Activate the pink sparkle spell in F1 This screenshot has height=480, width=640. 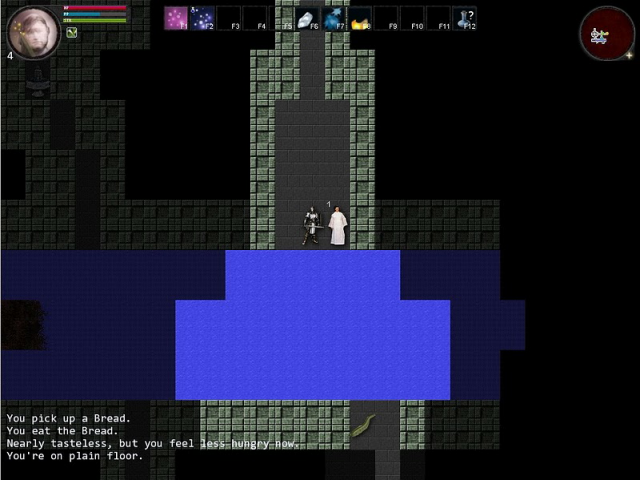pos(177,18)
